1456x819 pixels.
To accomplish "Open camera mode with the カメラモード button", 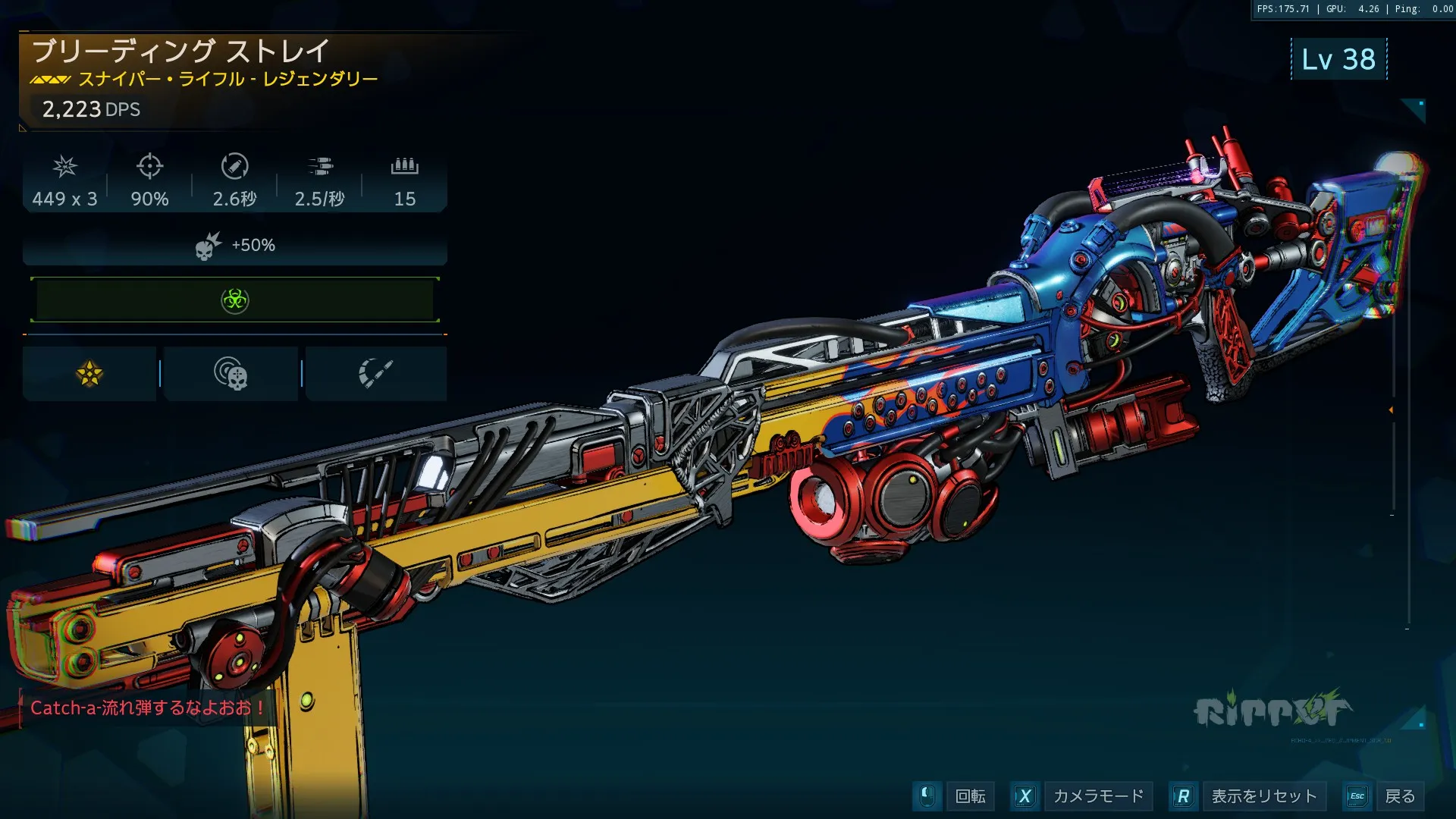I will (1097, 796).
